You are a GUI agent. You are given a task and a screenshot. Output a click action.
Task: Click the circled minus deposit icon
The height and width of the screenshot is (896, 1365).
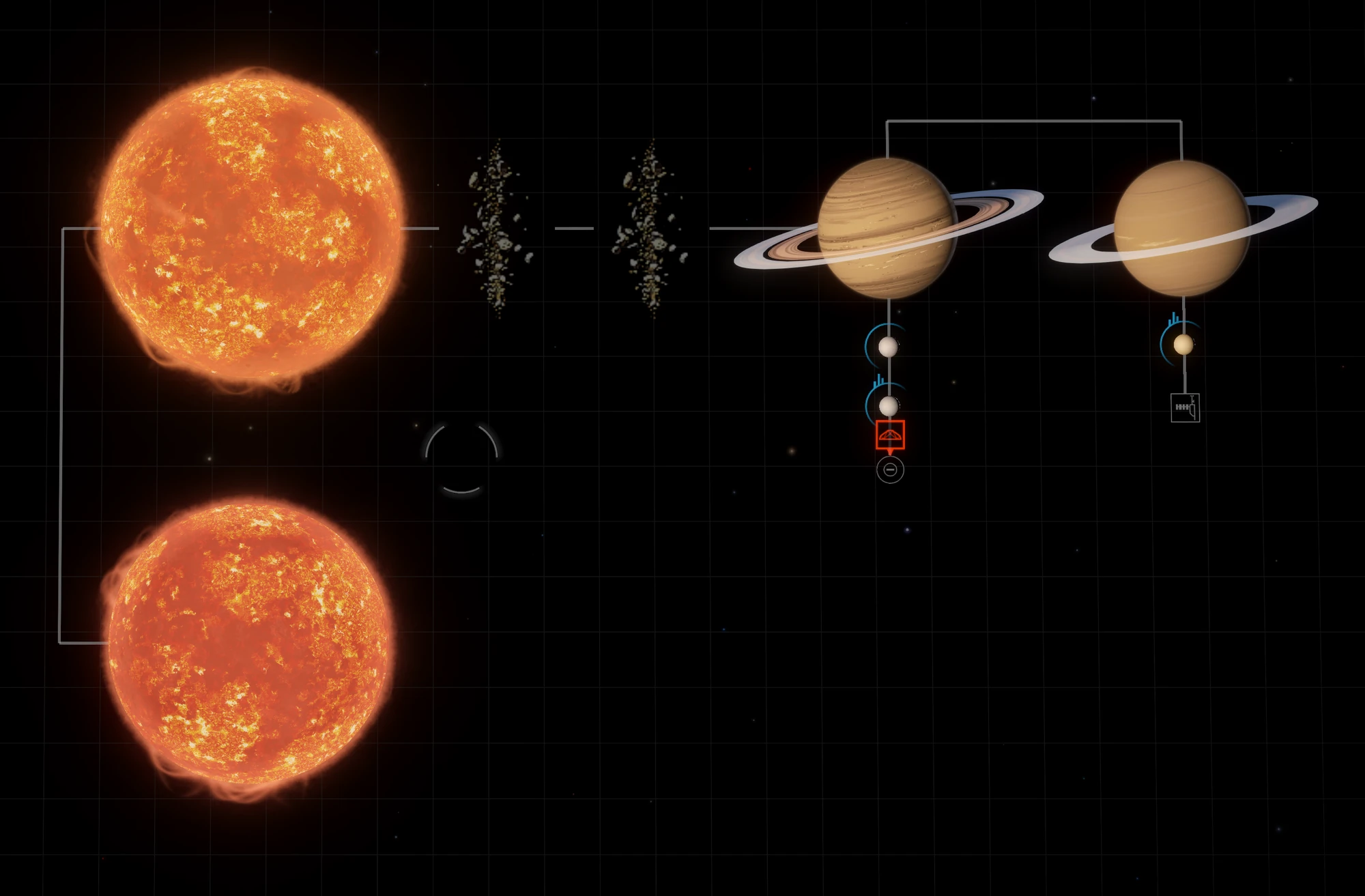click(891, 469)
